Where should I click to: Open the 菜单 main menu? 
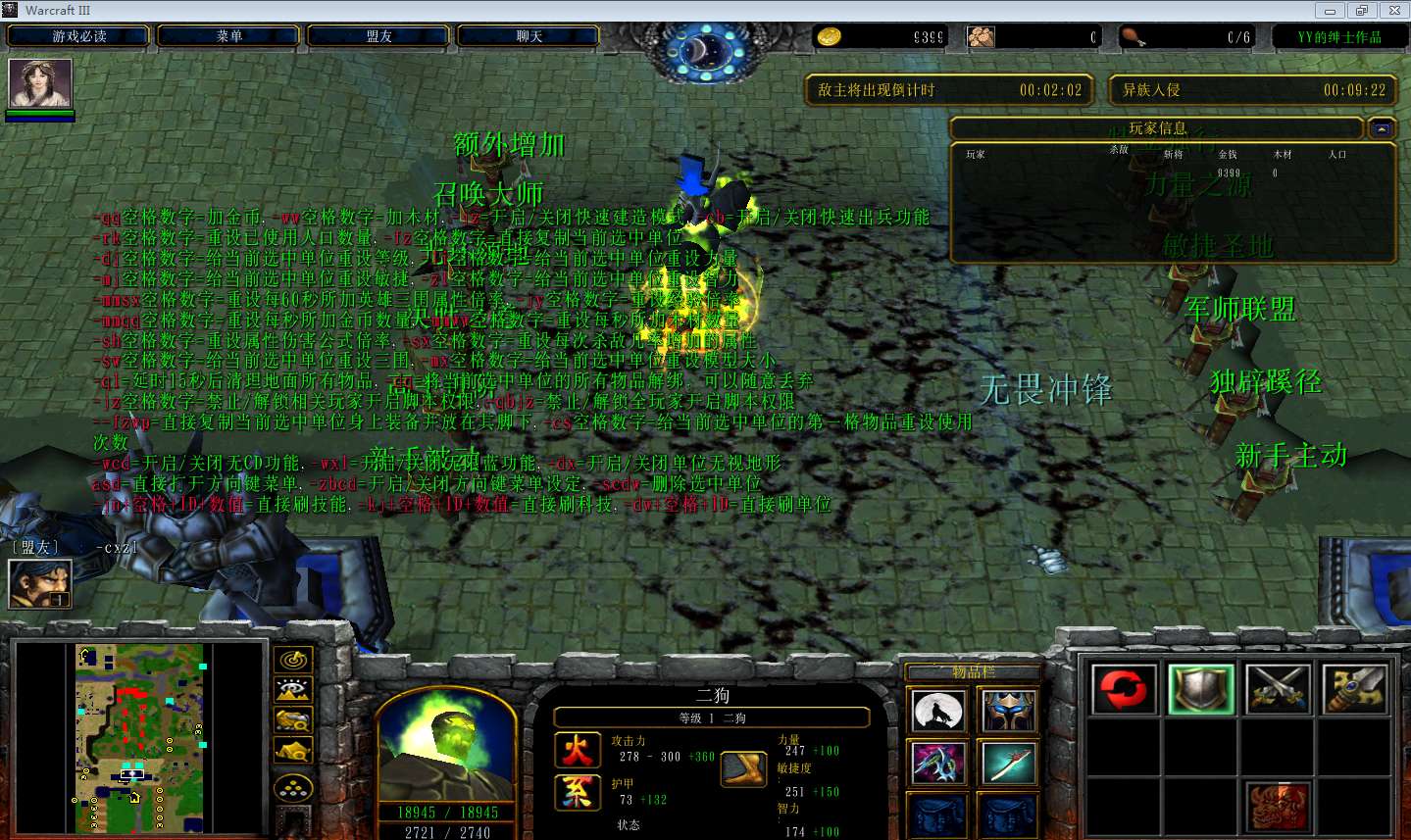point(229,36)
